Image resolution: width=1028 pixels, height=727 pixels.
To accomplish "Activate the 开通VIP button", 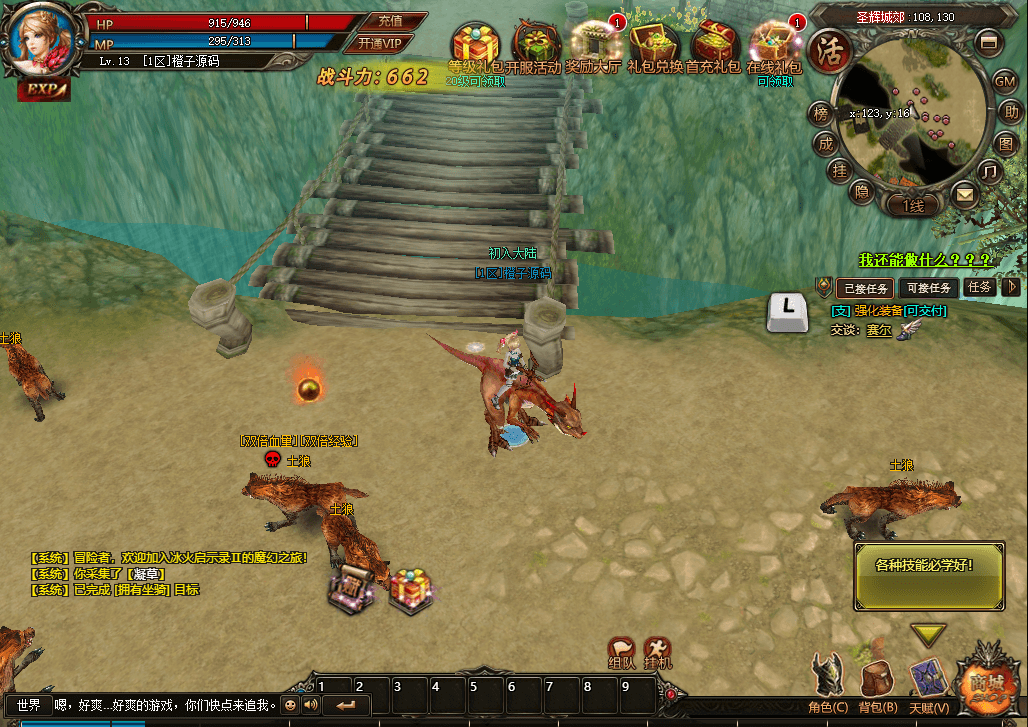I will 379,43.
